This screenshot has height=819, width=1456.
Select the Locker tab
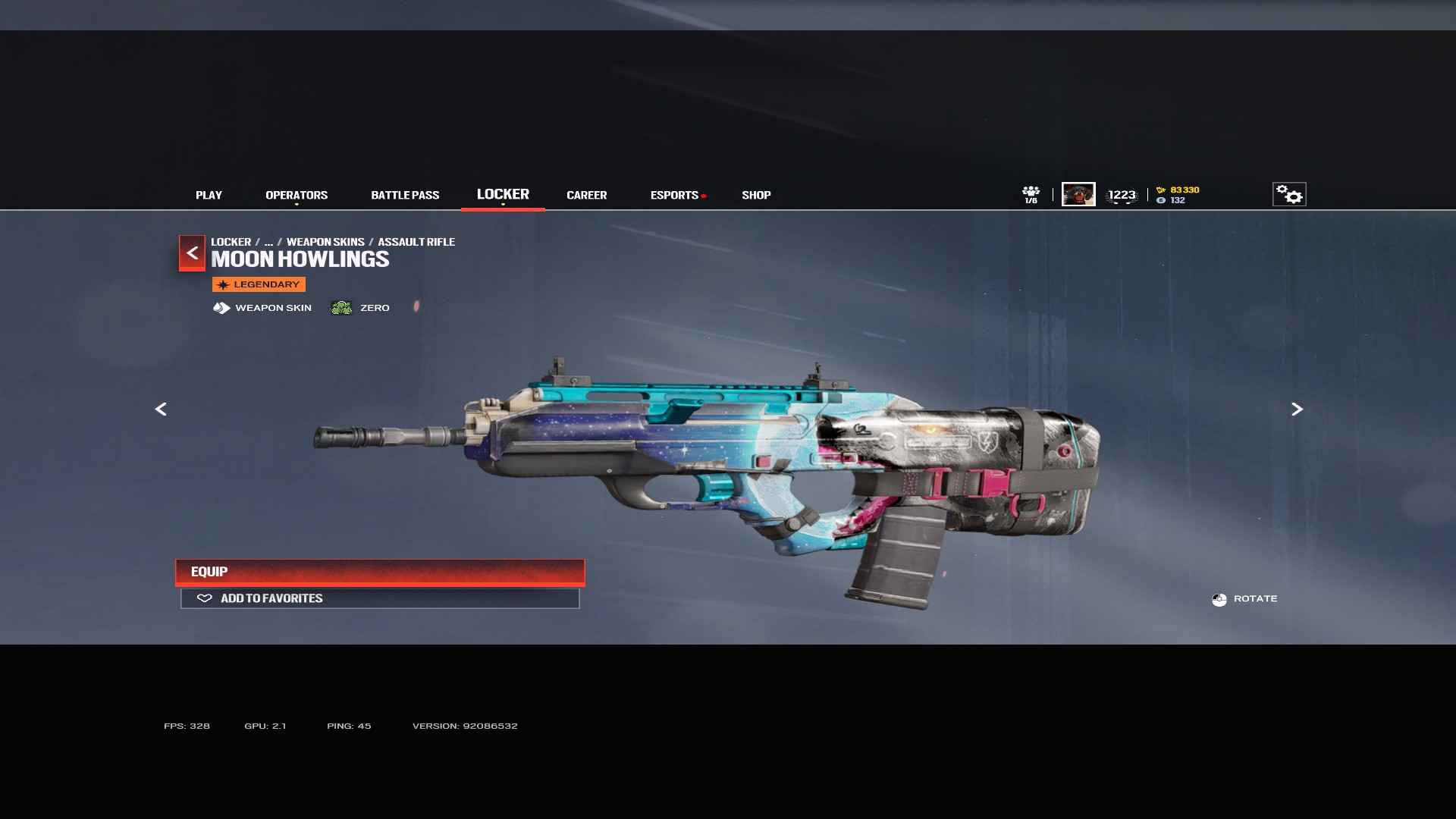503,194
